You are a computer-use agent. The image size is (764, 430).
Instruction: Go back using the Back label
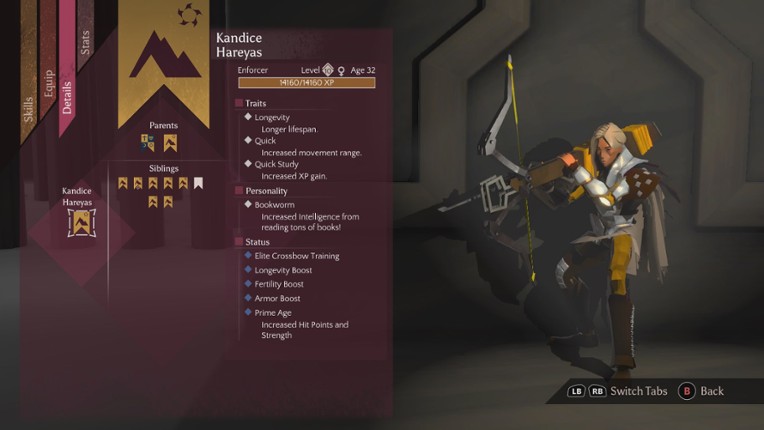(711, 391)
